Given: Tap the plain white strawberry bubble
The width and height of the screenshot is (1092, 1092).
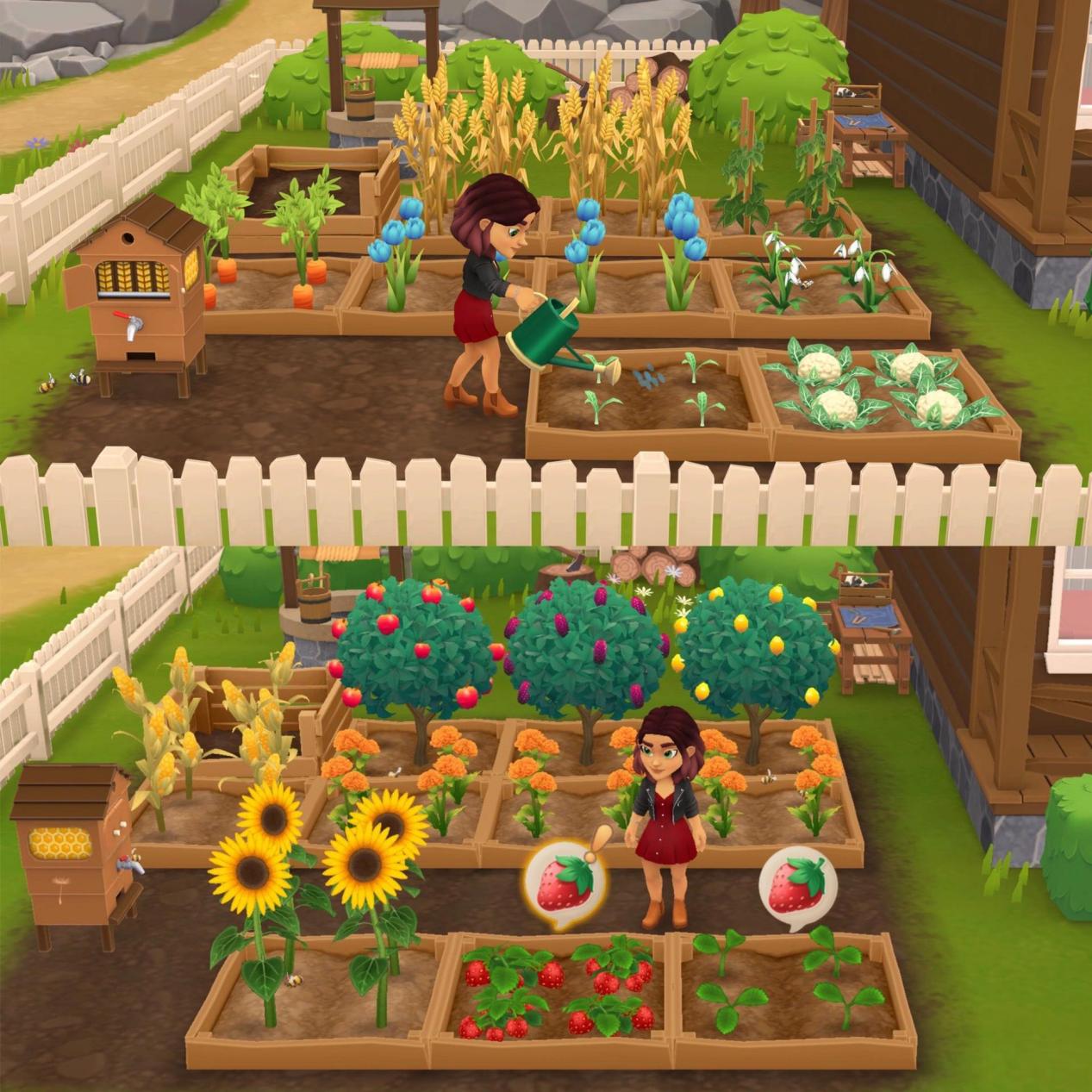Looking at the screenshot, I should click(x=796, y=886).
